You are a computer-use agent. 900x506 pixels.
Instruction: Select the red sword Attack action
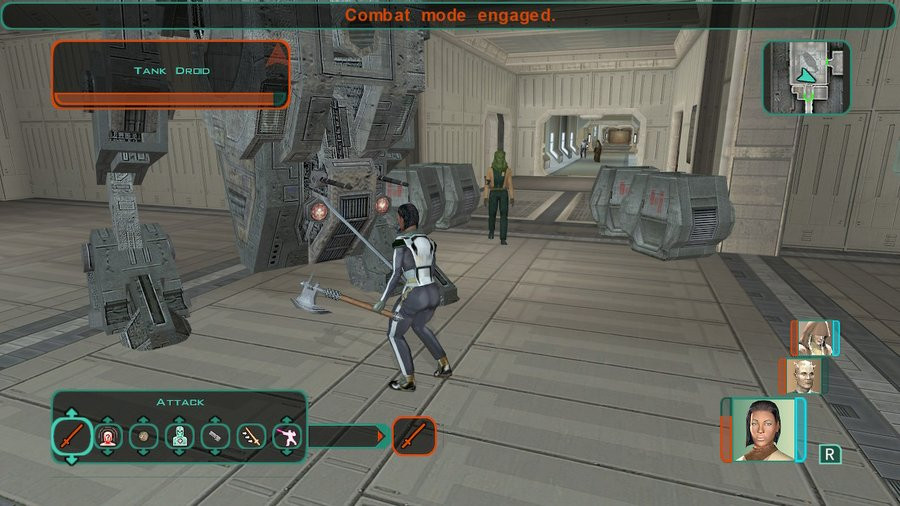[x=72, y=436]
